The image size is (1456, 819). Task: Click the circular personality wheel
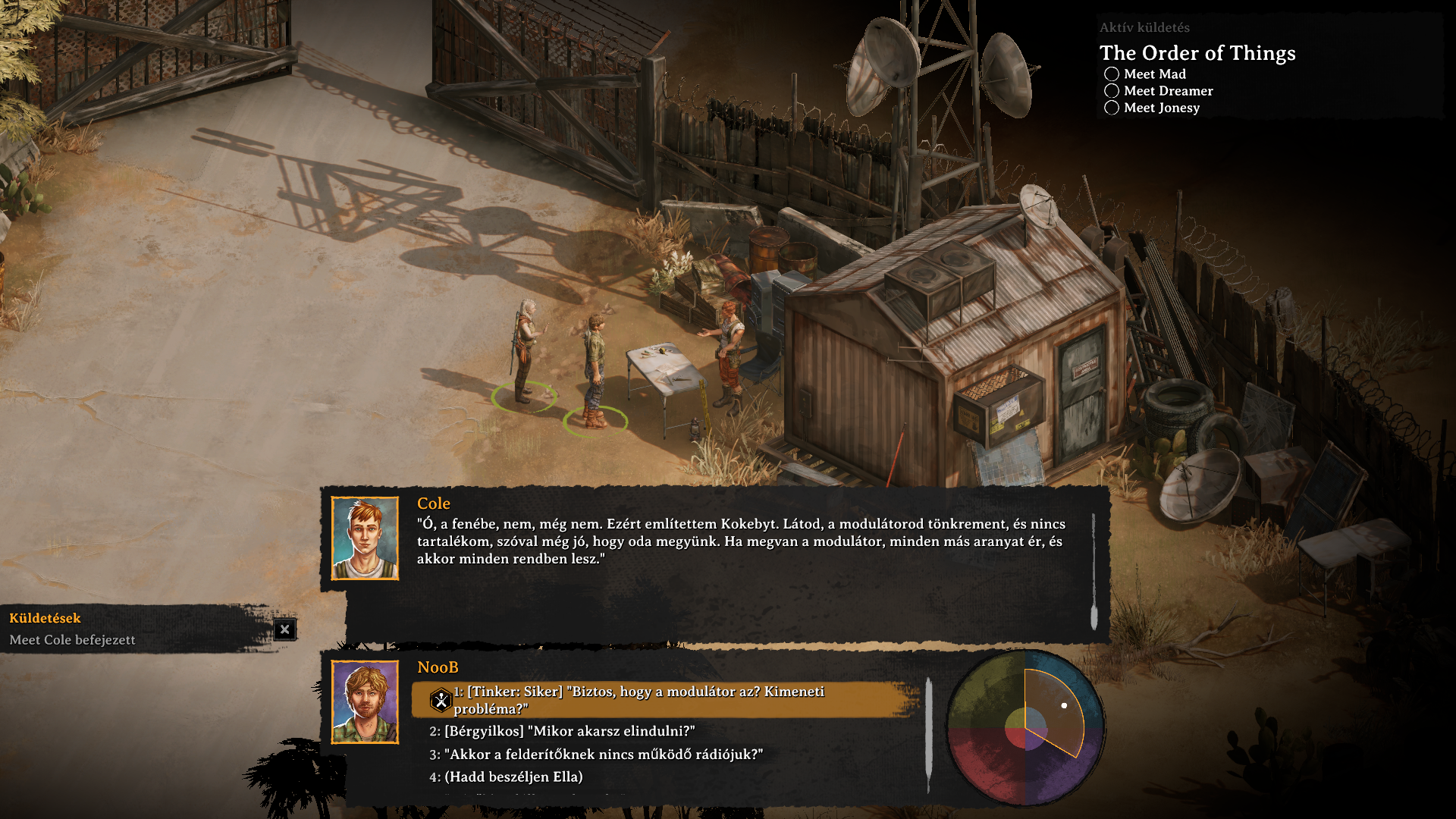point(1025,728)
